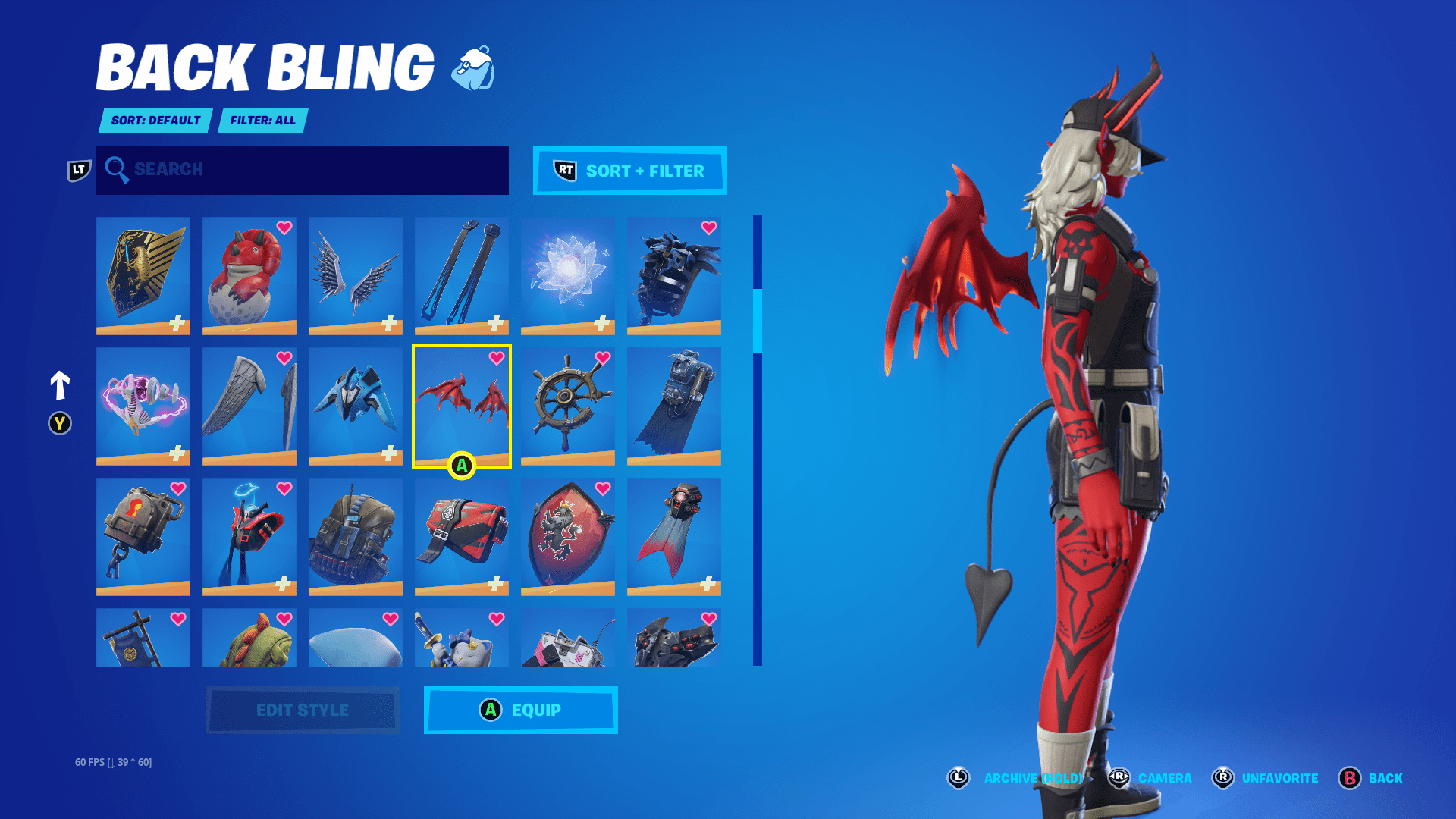Choose the gray stone wing back bling
The height and width of the screenshot is (819, 1456).
click(x=249, y=406)
